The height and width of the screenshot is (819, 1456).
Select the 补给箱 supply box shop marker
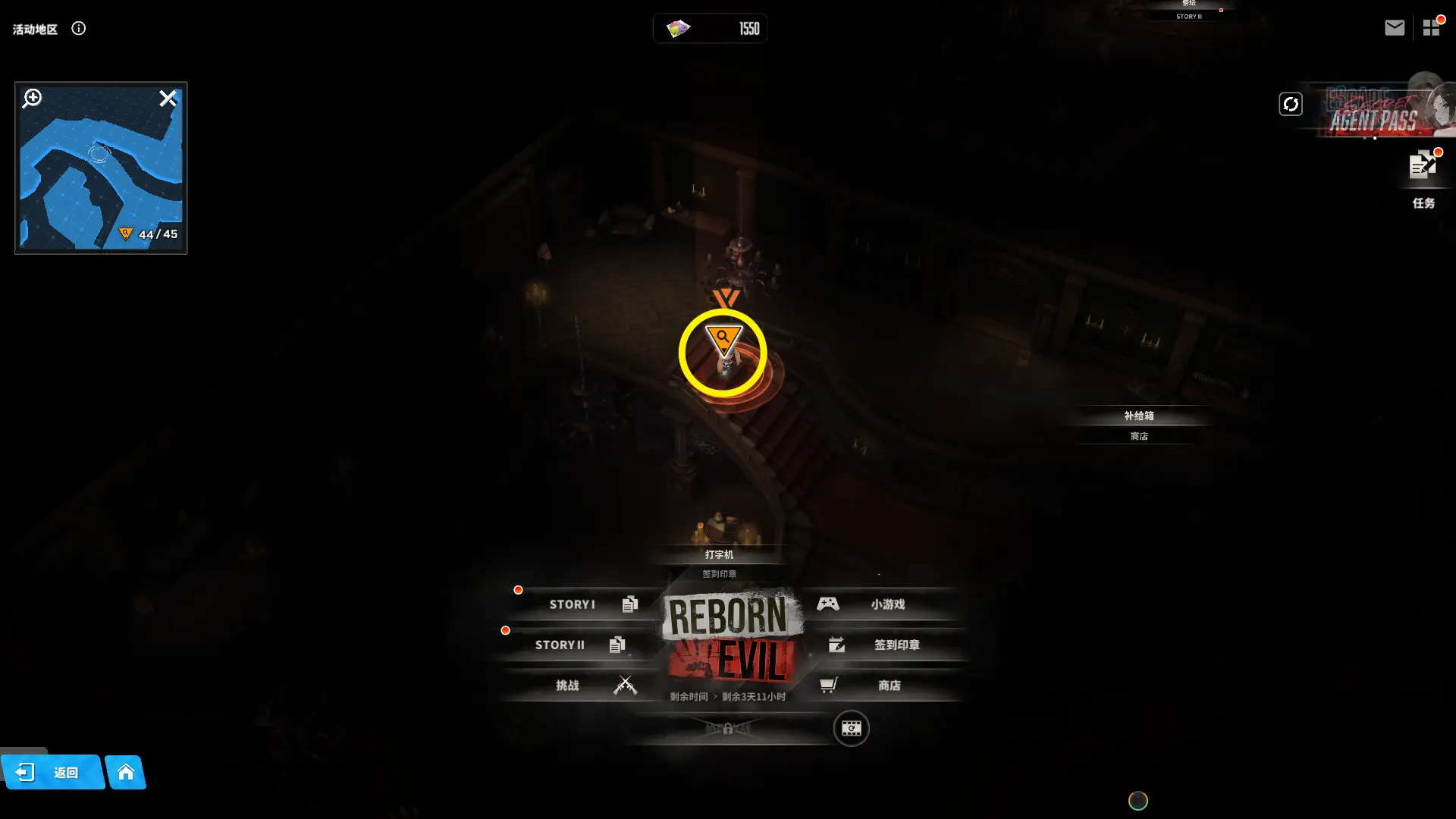[1138, 416]
